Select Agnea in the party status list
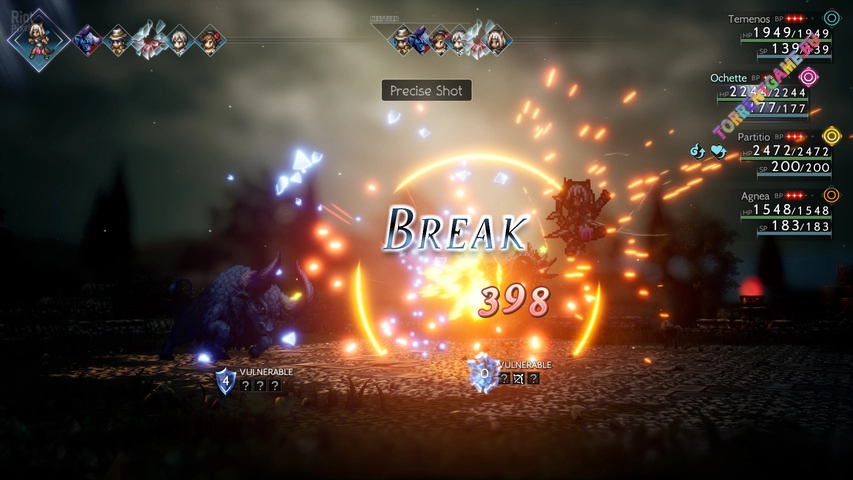The height and width of the screenshot is (480, 853). pyautogui.click(x=755, y=195)
